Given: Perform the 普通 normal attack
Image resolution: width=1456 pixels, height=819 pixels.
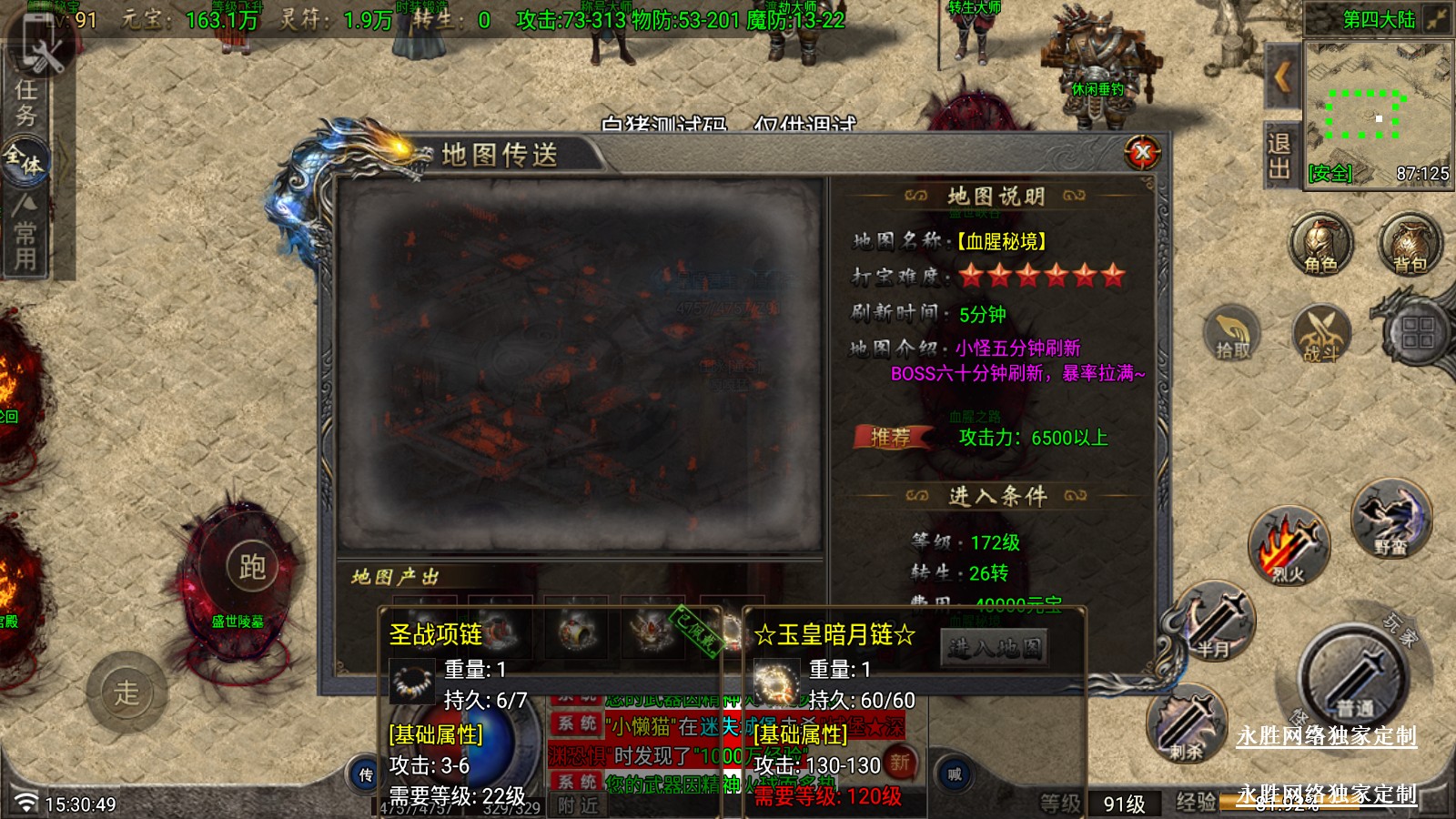Looking at the screenshot, I should [x=1354, y=678].
